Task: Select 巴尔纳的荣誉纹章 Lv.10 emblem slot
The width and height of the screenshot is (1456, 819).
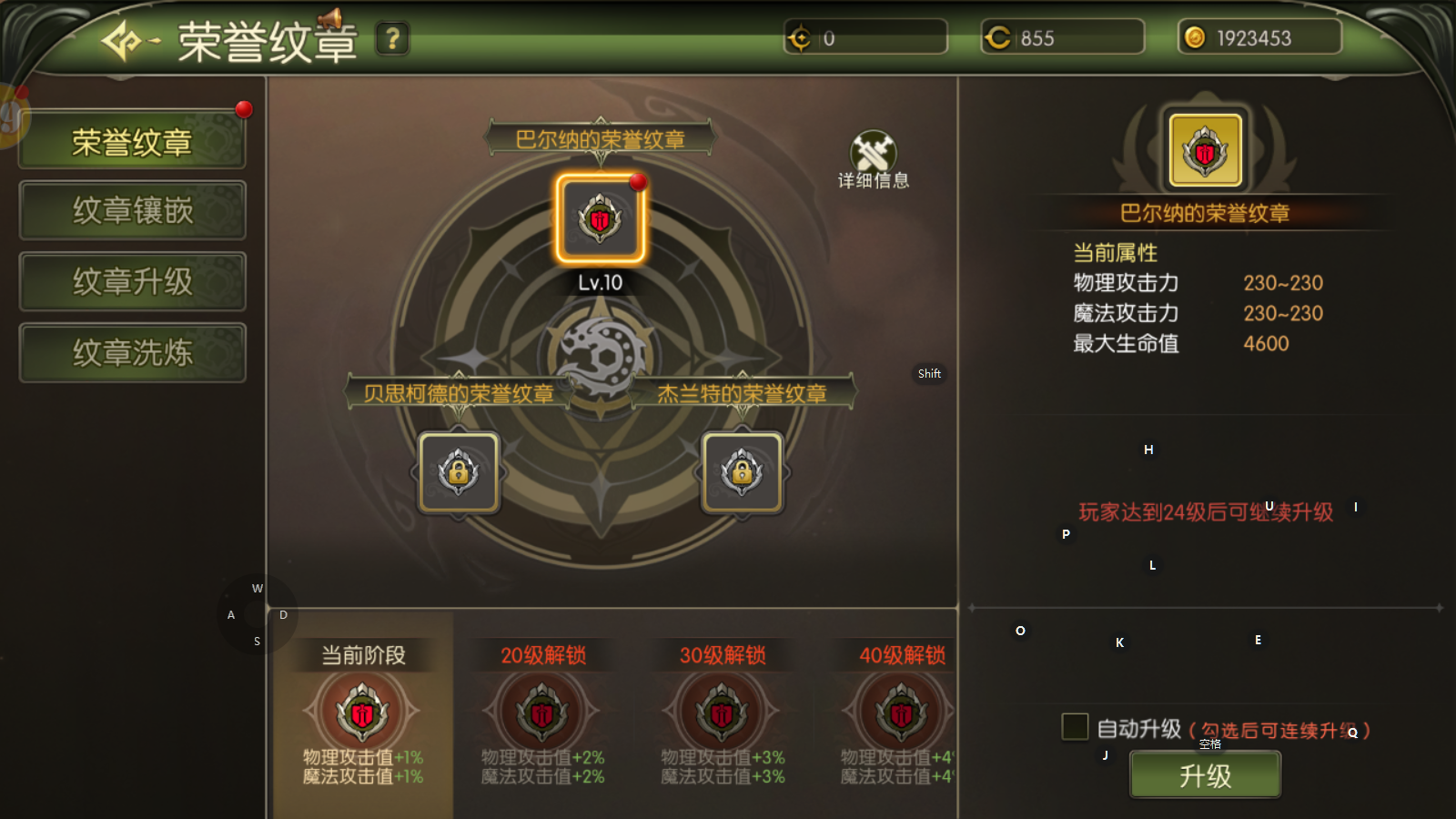Action: [x=600, y=220]
